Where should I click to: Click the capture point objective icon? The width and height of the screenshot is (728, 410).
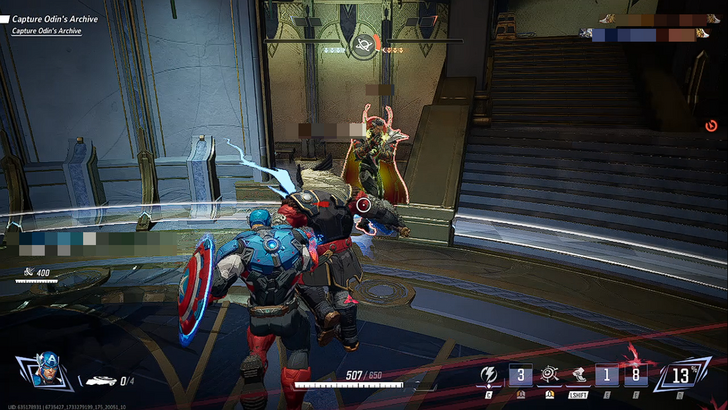[x=363, y=43]
